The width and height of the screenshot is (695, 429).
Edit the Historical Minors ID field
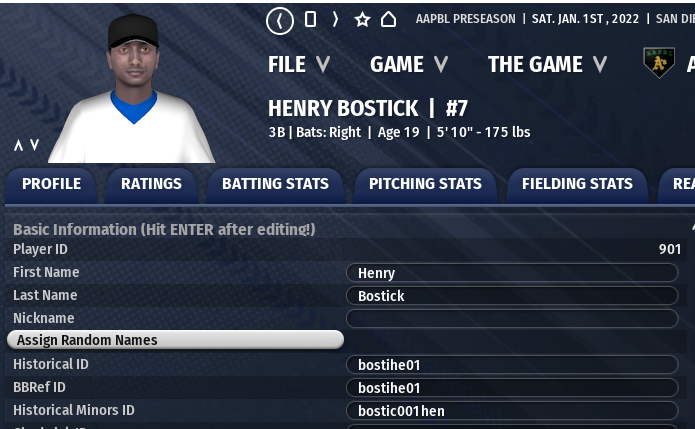(x=511, y=411)
